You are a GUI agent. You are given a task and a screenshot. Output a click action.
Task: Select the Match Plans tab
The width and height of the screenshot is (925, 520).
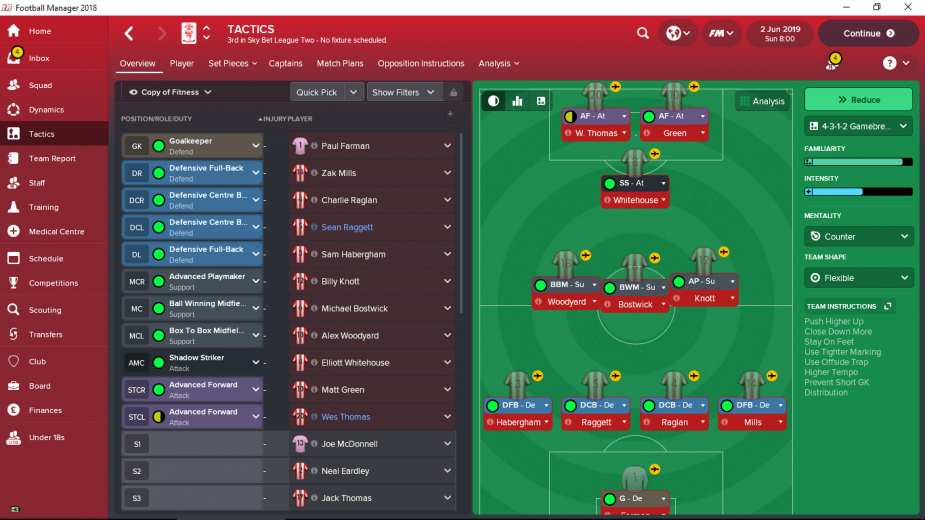(x=340, y=64)
